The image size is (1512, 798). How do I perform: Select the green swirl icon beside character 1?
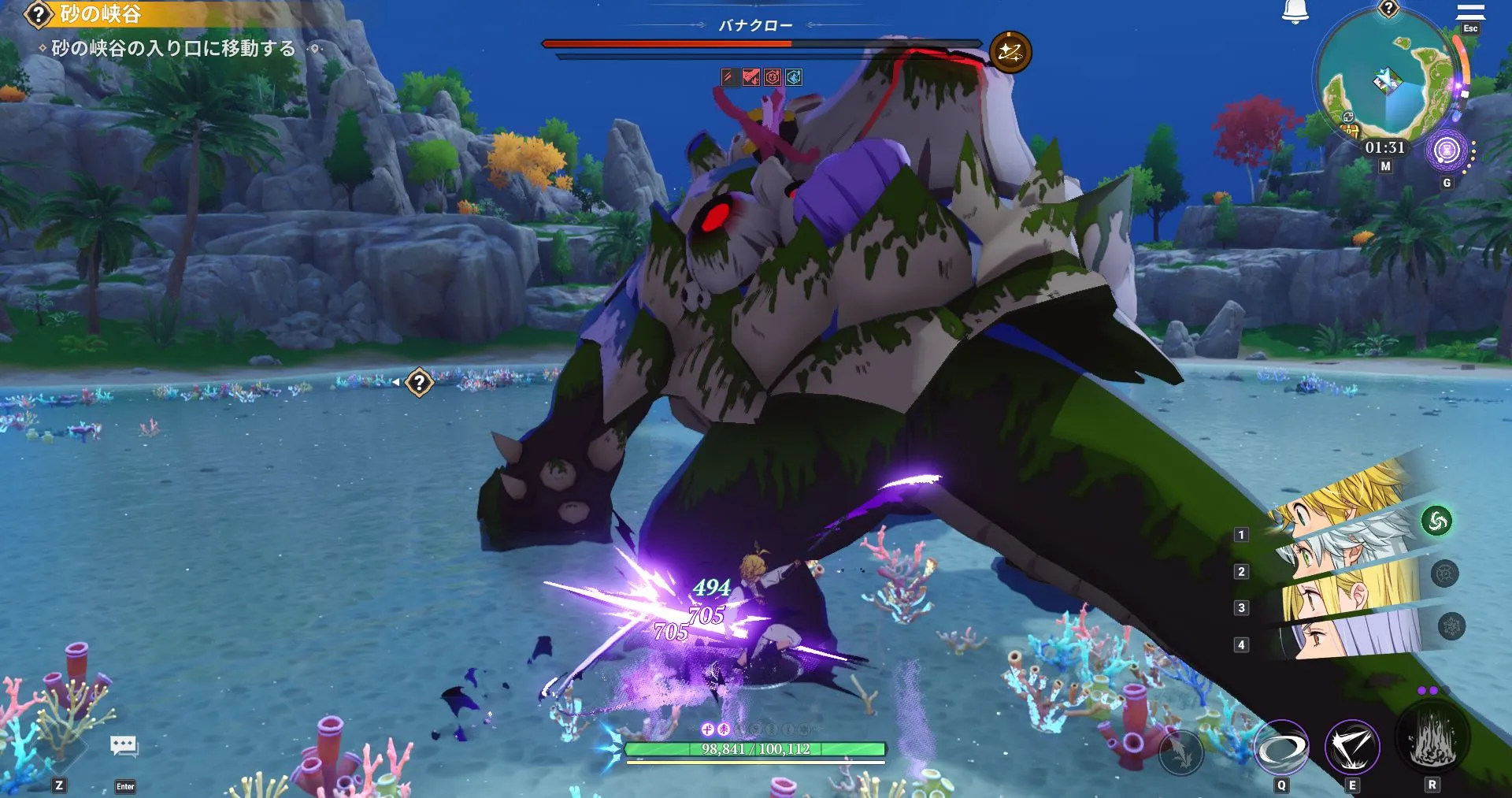[x=1436, y=519]
